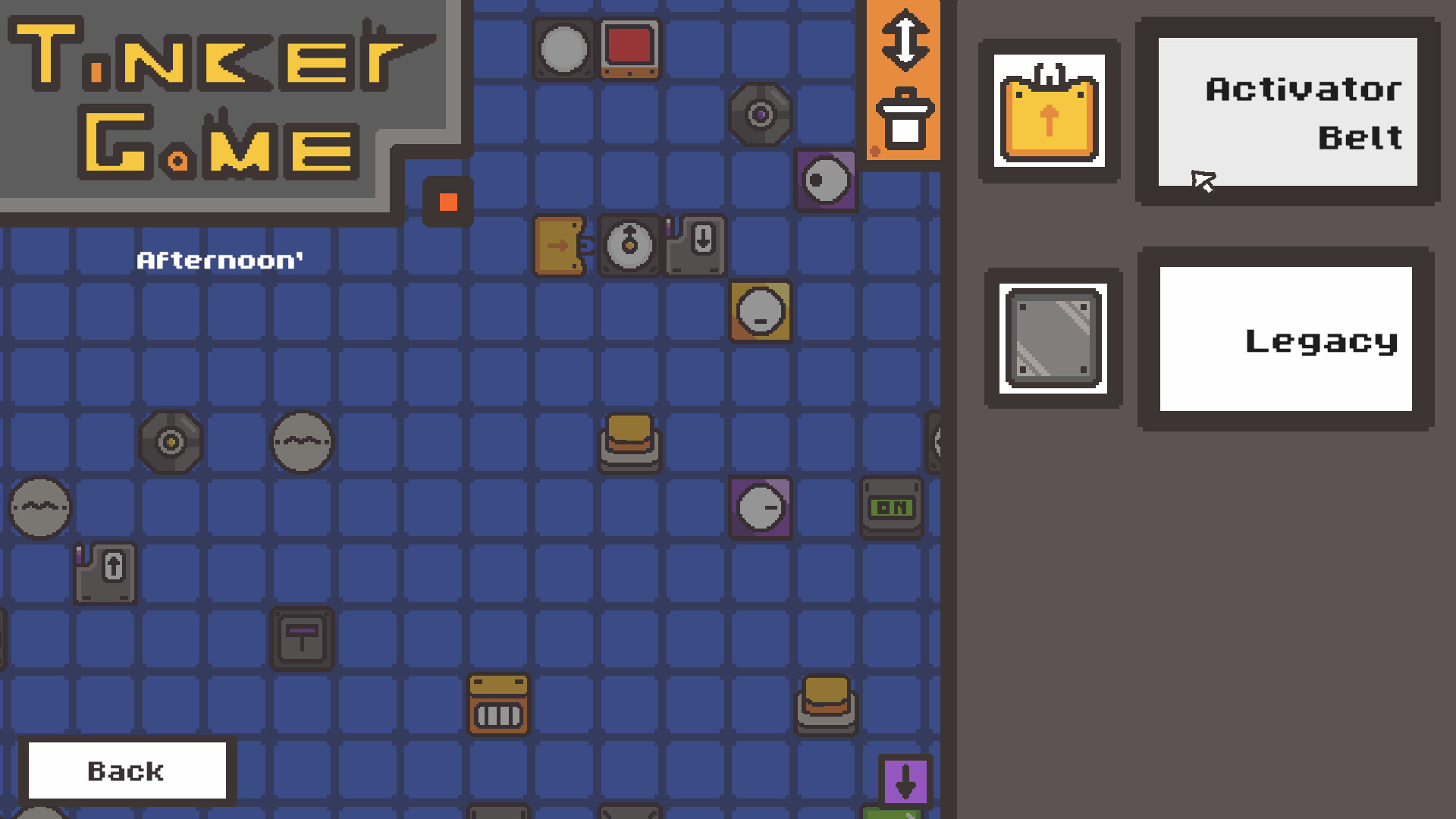Select the Activator Belt icon in the panel
The image size is (1456, 819).
pos(1050,110)
